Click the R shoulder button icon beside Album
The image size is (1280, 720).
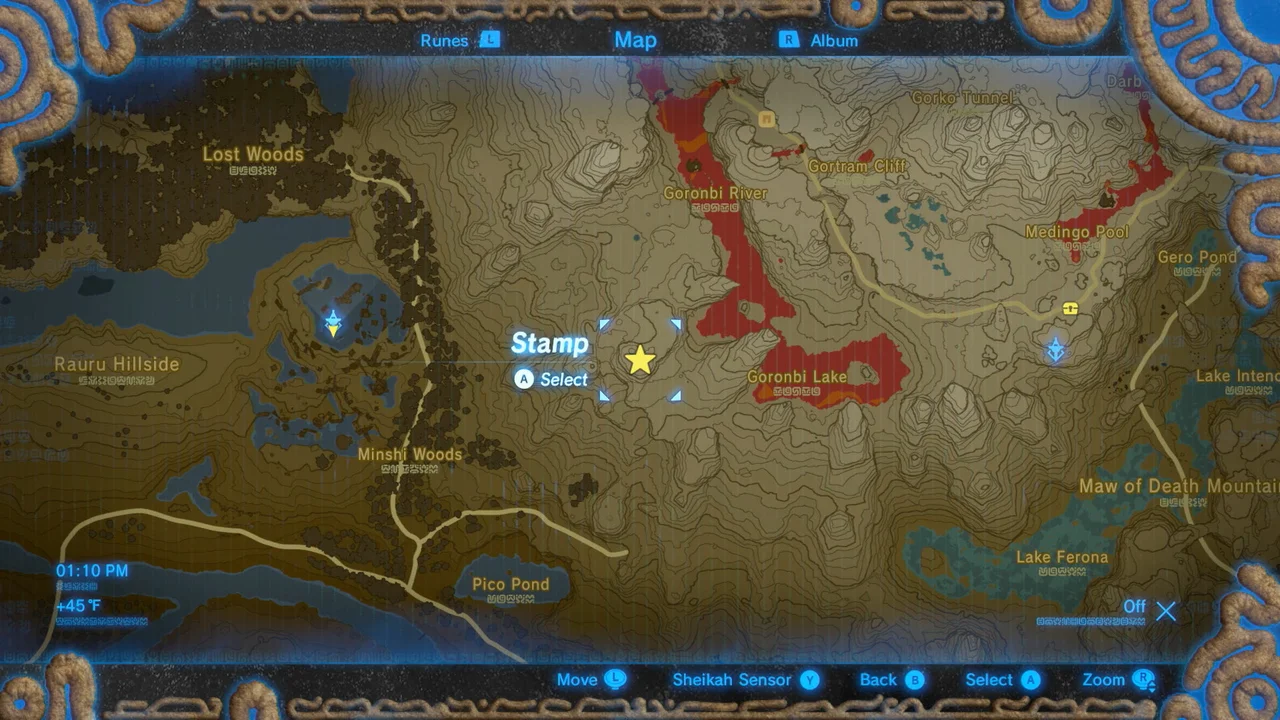point(788,40)
